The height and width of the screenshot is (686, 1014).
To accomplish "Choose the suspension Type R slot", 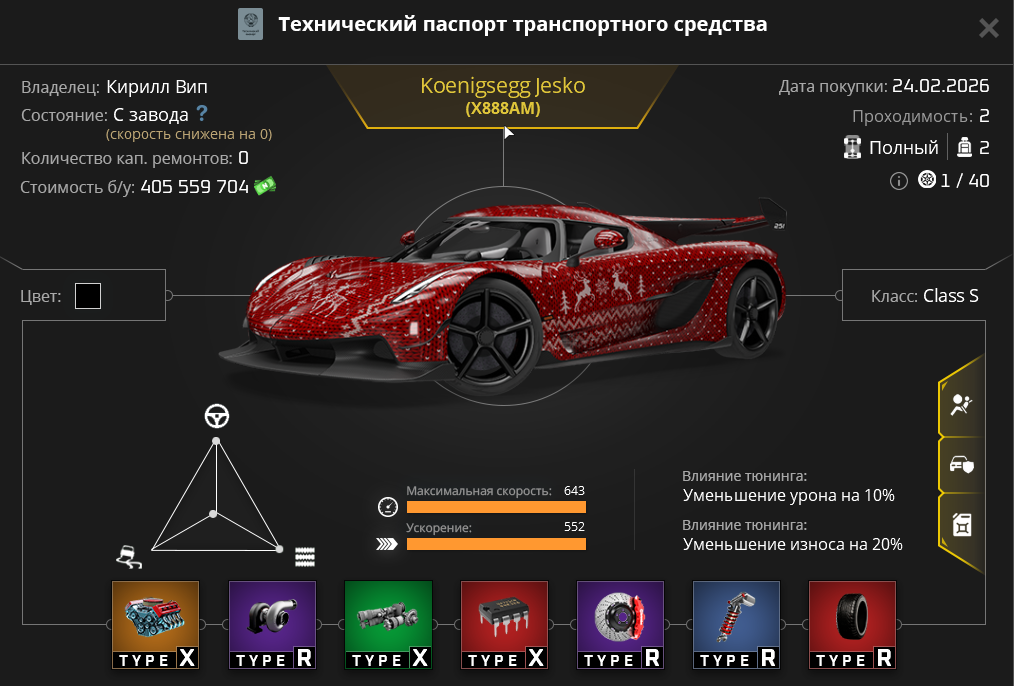I will [736, 625].
